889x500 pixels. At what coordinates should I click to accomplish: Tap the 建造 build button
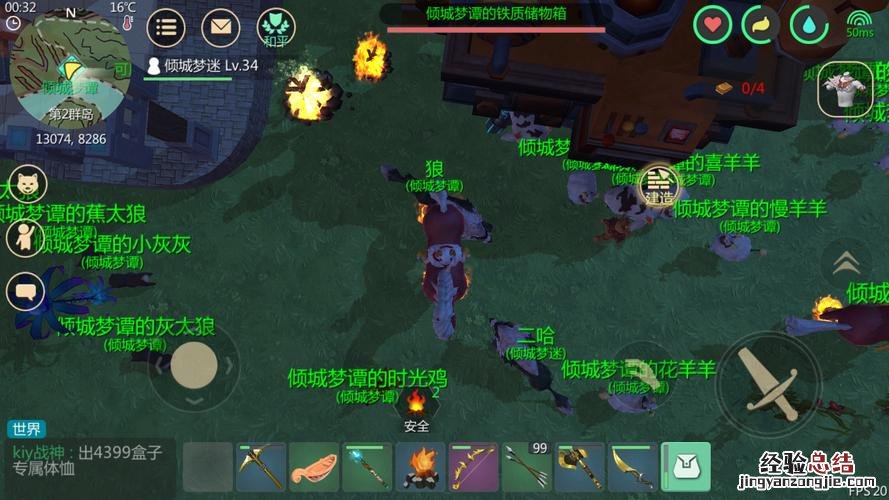tap(659, 185)
